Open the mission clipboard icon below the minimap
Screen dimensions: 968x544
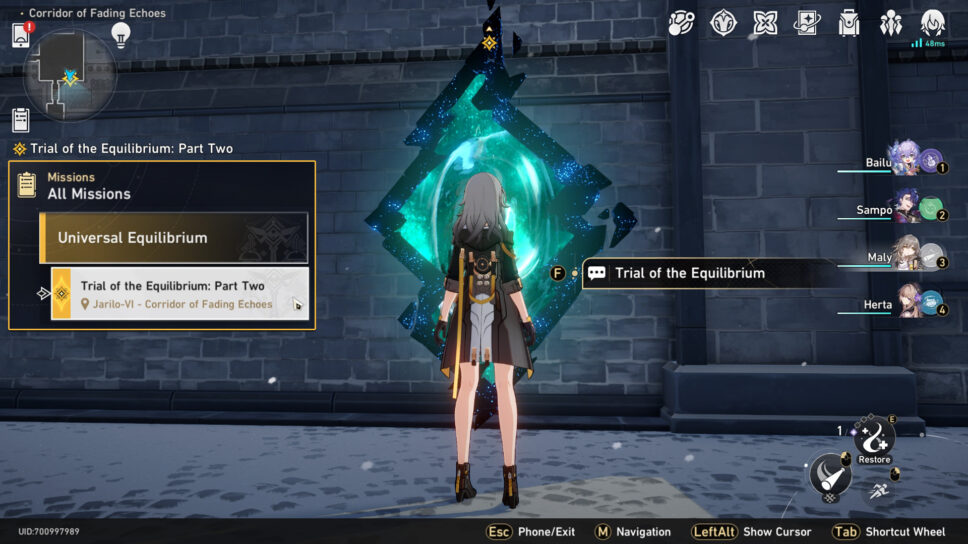[x=21, y=120]
